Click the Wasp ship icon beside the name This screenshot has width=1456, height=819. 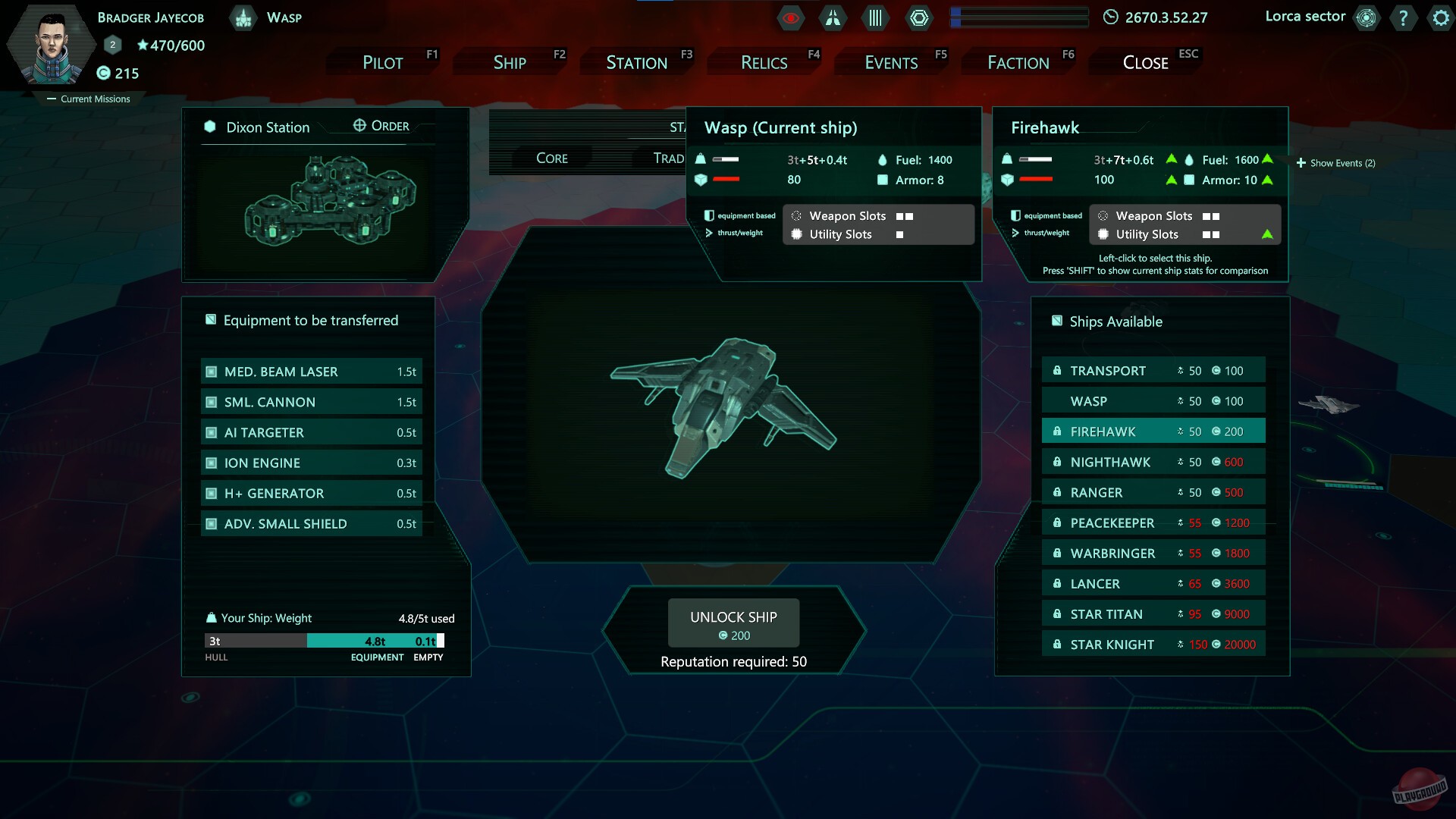click(x=243, y=17)
